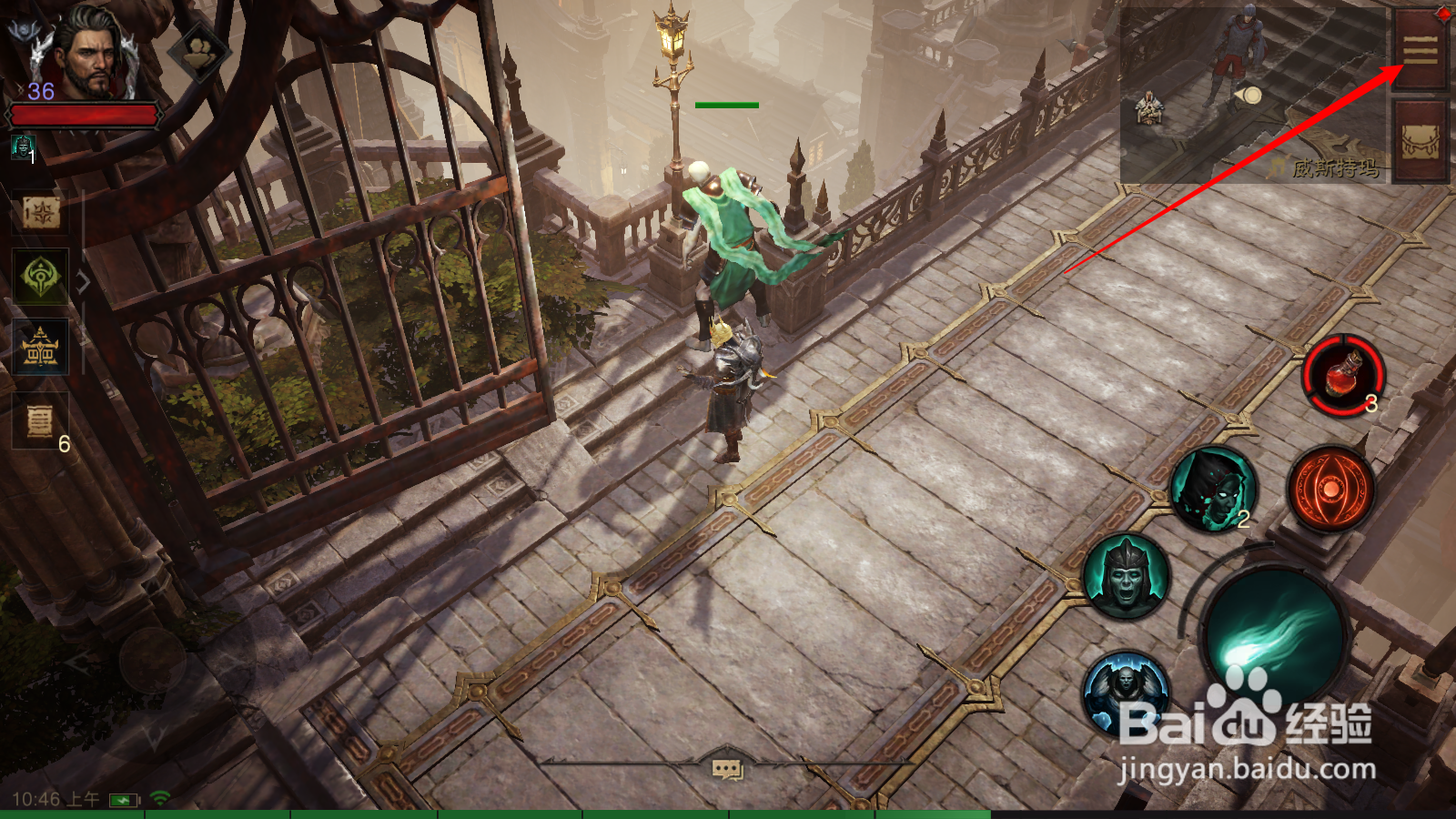Activate the red eye sigil skill
The height and width of the screenshot is (819, 1456).
(1330, 490)
